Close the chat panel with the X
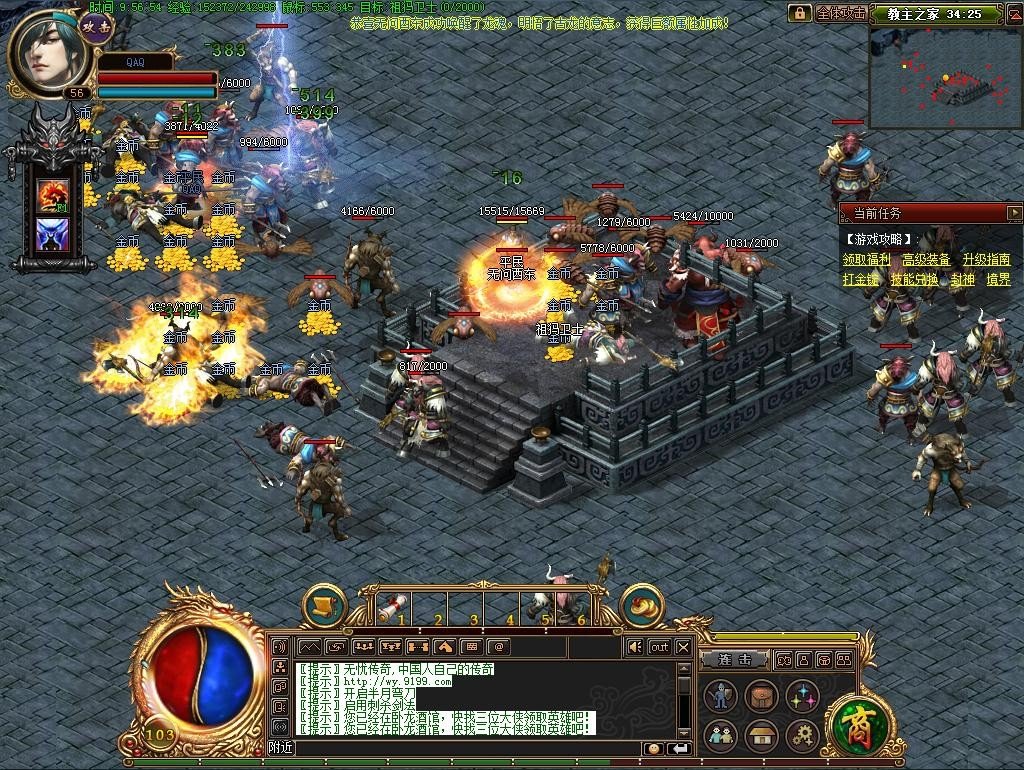Screen dimensions: 1024x770 (683, 647)
